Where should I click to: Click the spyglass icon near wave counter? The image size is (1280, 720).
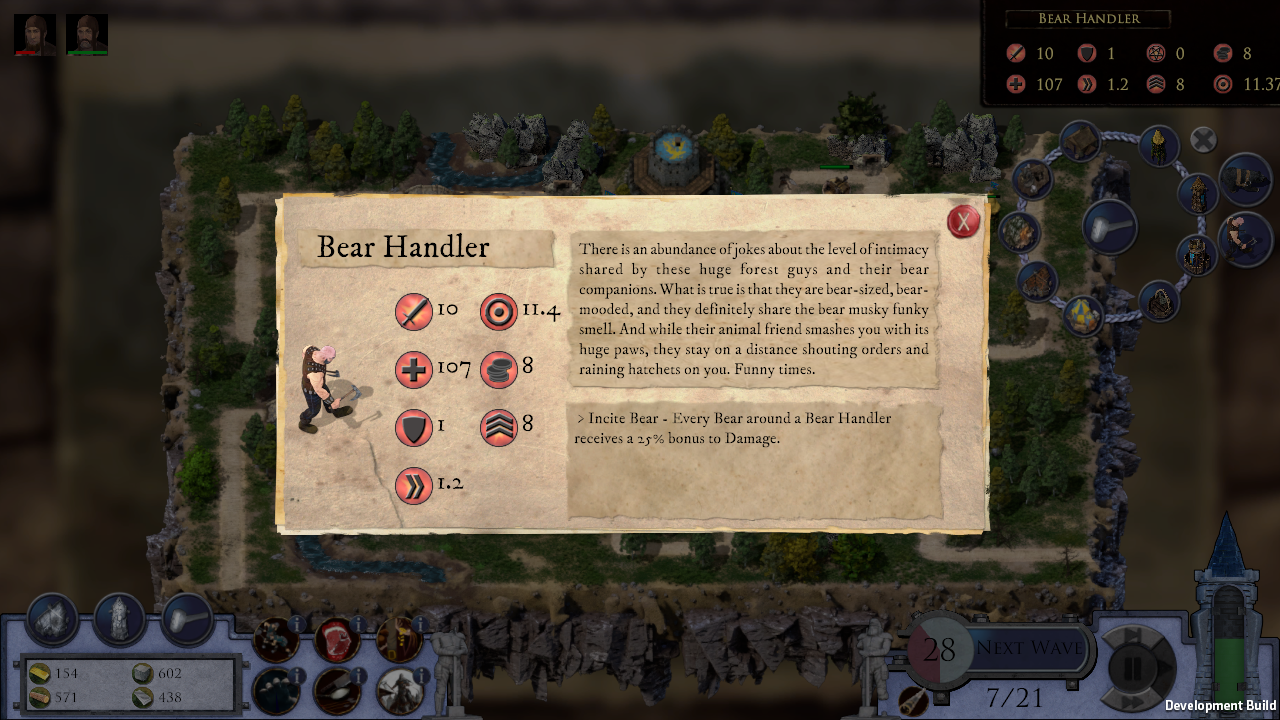click(x=912, y=699)
